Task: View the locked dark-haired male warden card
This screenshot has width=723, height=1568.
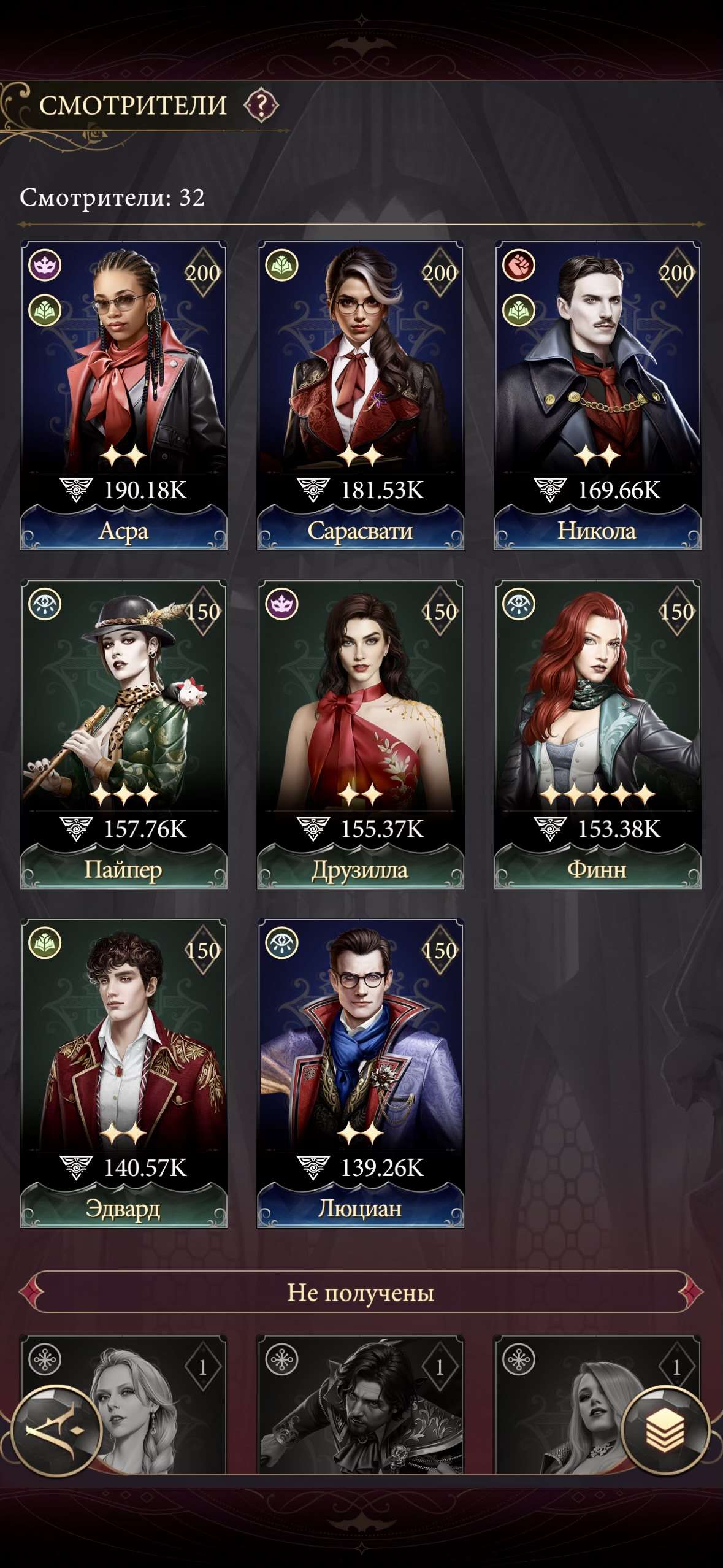Action: [361, 1405]
